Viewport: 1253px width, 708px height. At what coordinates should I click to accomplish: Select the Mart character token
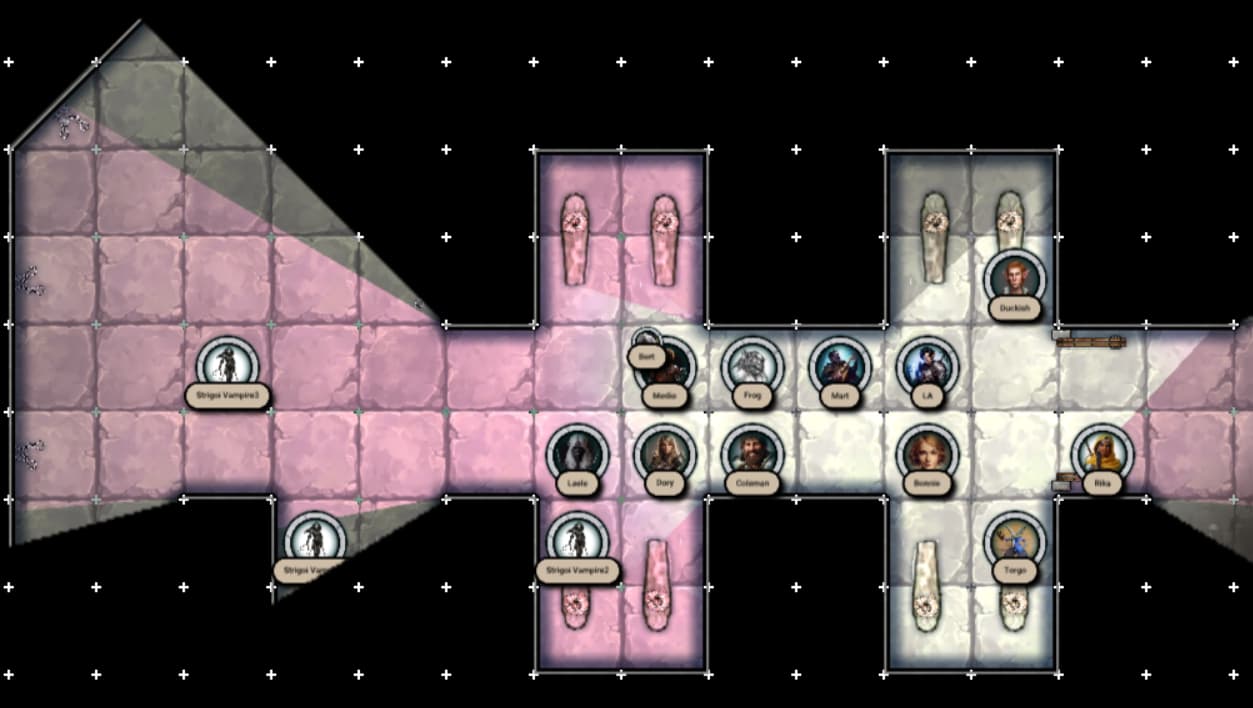839,366
